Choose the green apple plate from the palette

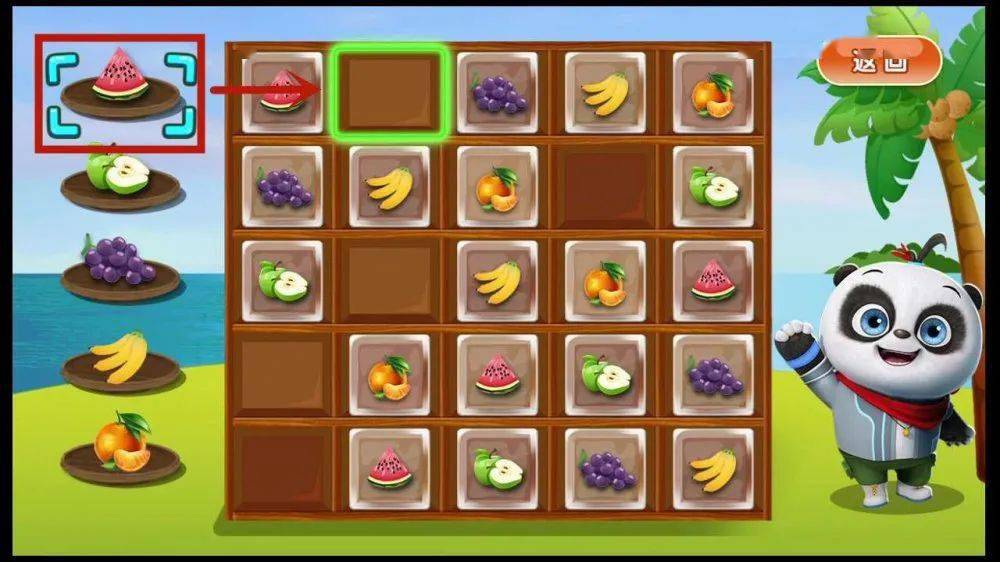coord(120,178)
